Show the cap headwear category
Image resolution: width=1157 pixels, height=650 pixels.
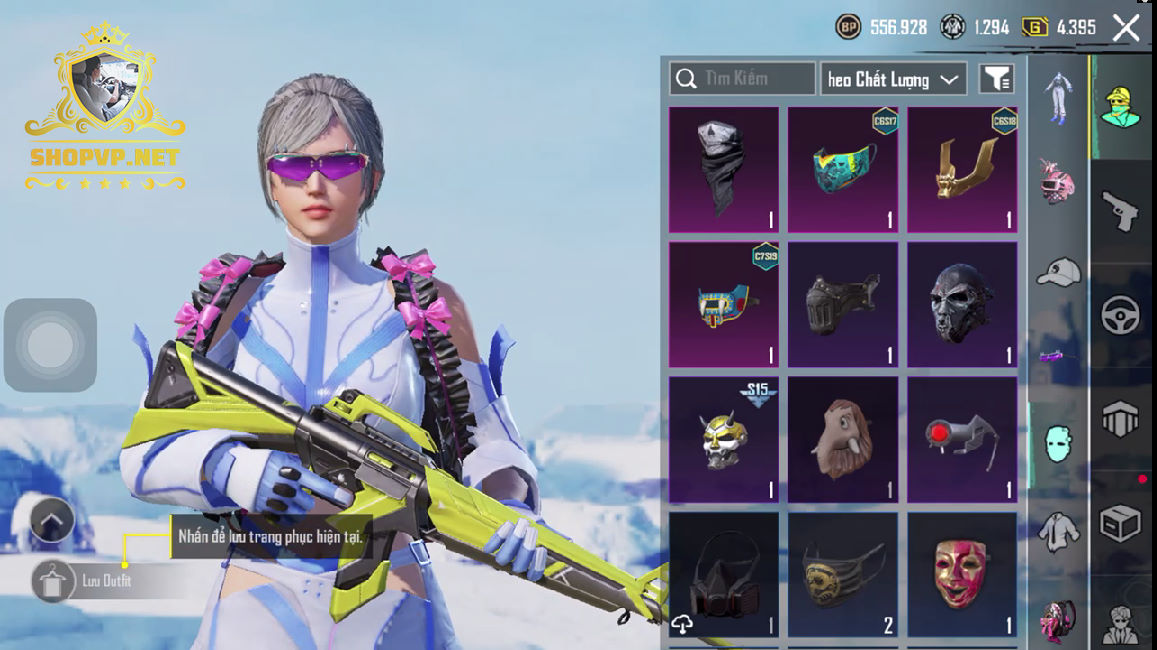1058,271
